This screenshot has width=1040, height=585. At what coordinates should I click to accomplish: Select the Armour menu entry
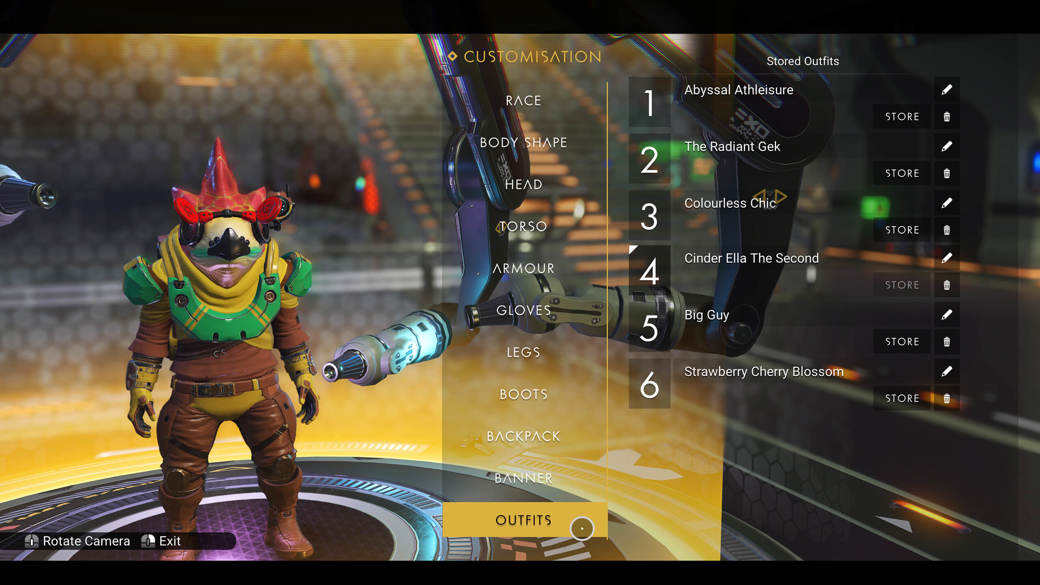523,269
